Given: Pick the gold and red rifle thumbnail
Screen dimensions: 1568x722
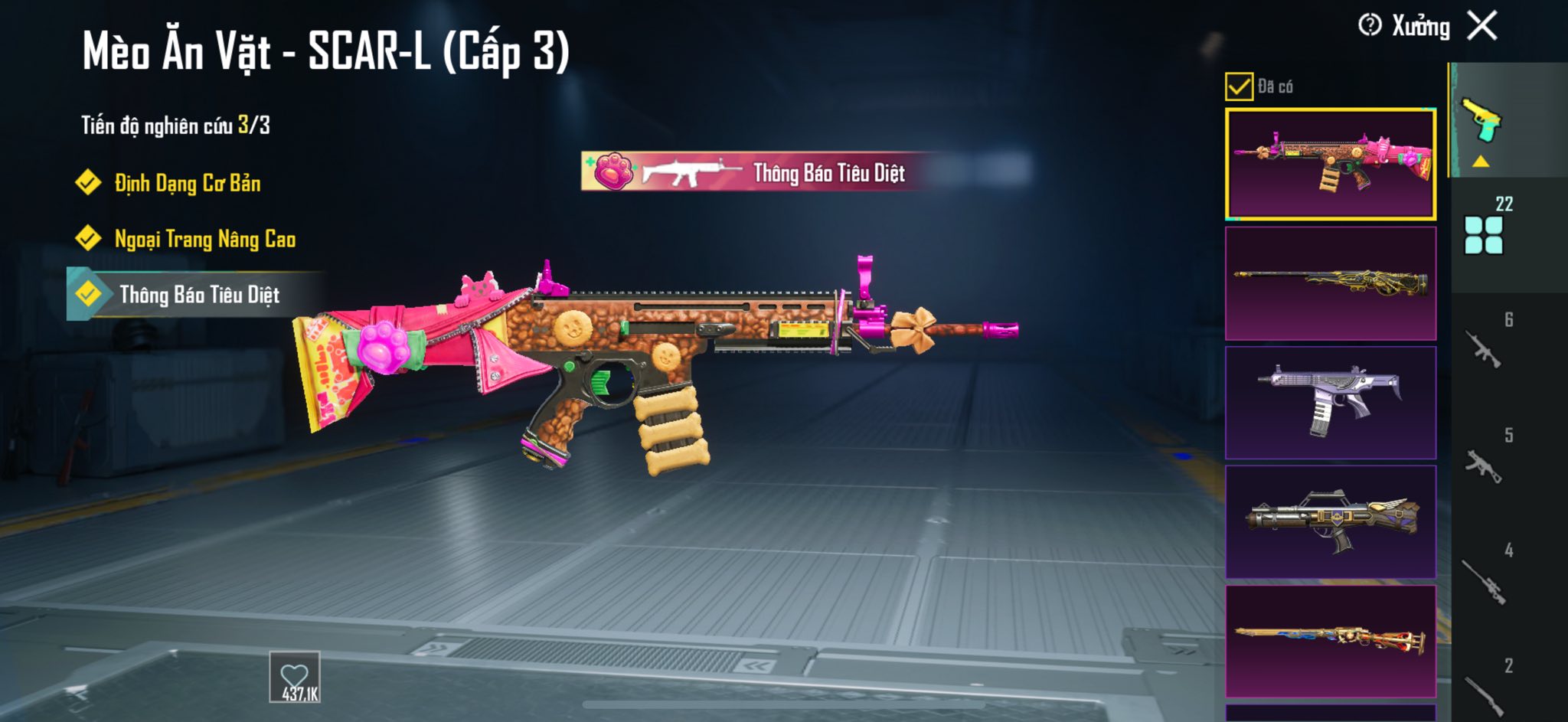Looking at the screenshot, I should tap(1331, 642).
